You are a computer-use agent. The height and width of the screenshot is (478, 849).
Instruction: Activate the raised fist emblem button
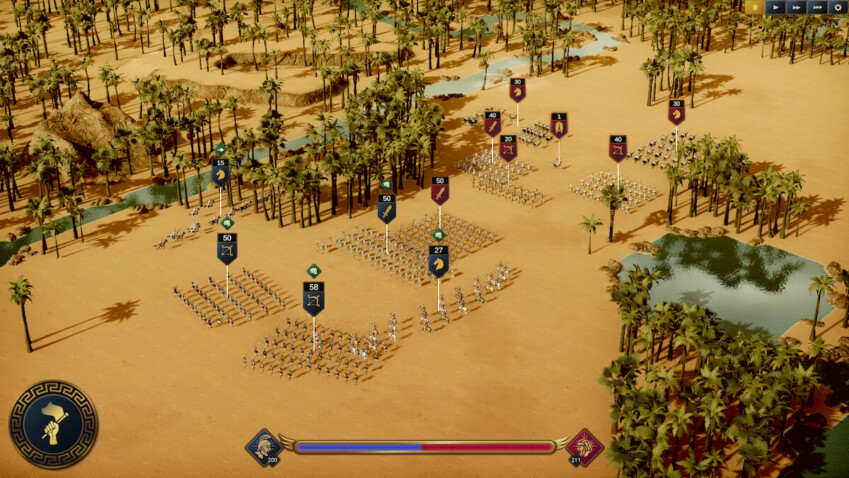pos(53,424)
